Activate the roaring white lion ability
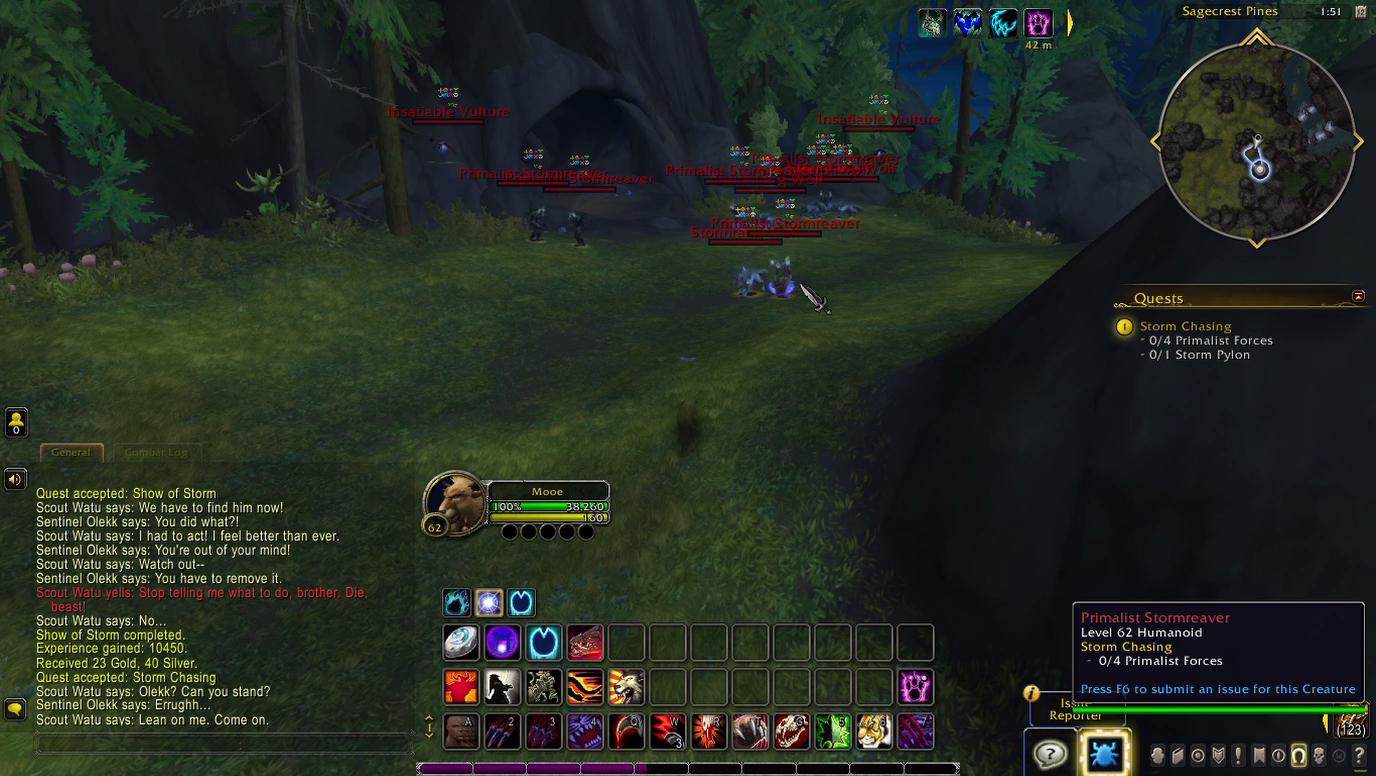 click(626, 687)
